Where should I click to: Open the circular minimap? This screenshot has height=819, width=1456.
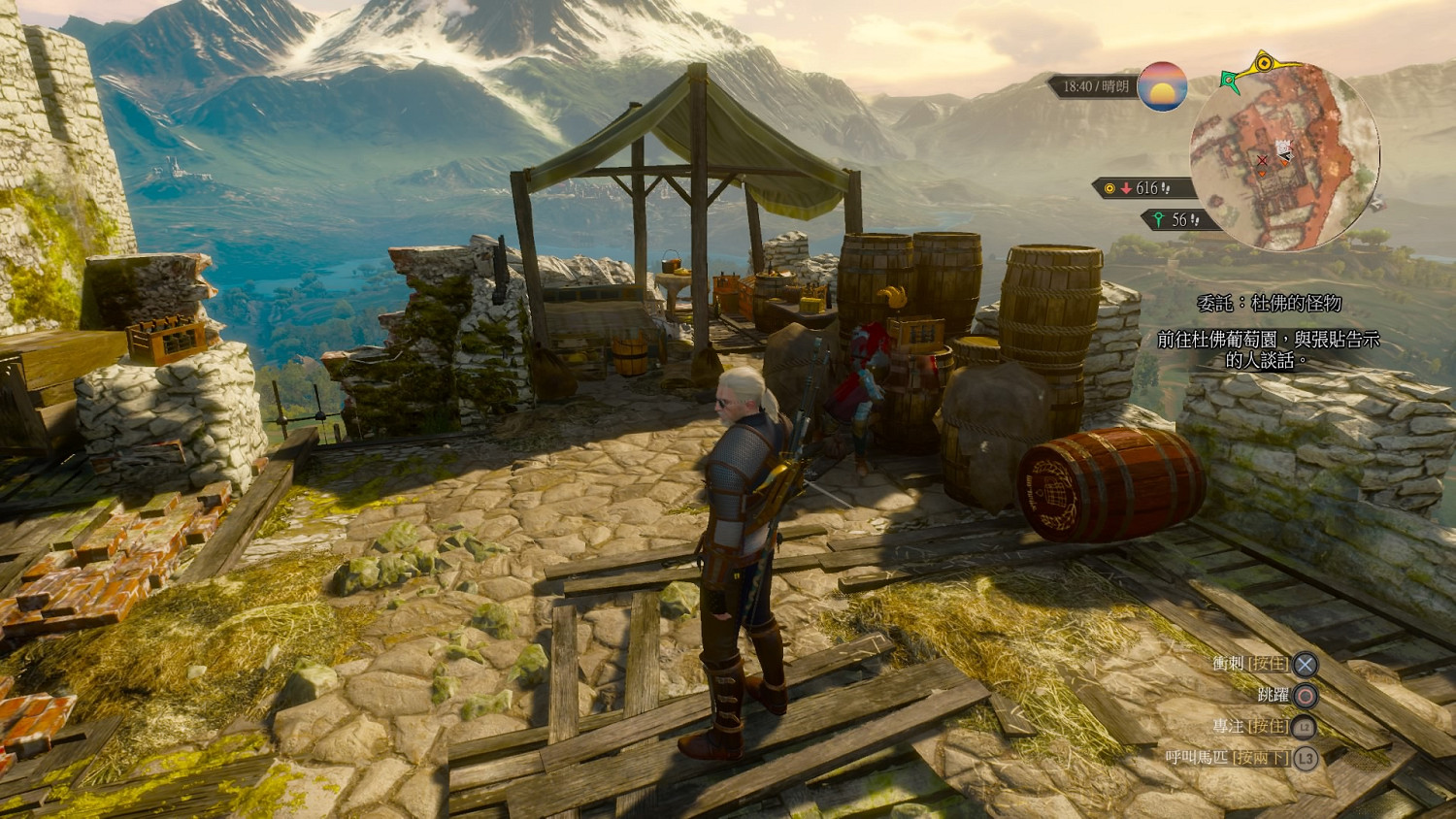click(1284, 156)
